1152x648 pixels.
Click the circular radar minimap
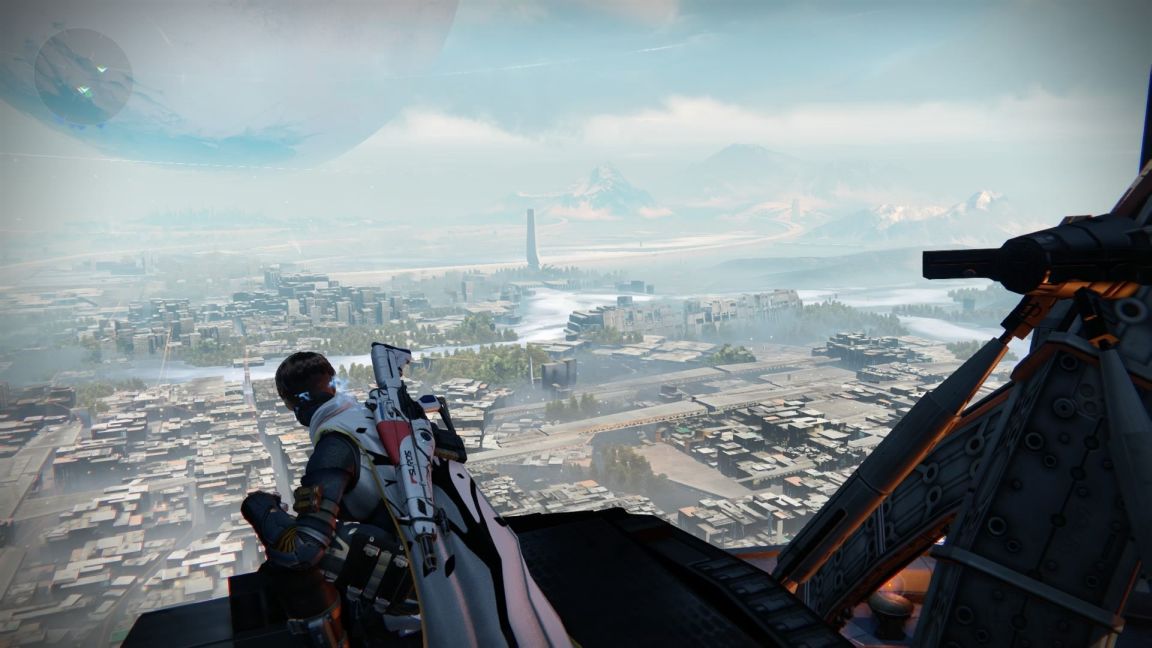(x=83, y=77)
